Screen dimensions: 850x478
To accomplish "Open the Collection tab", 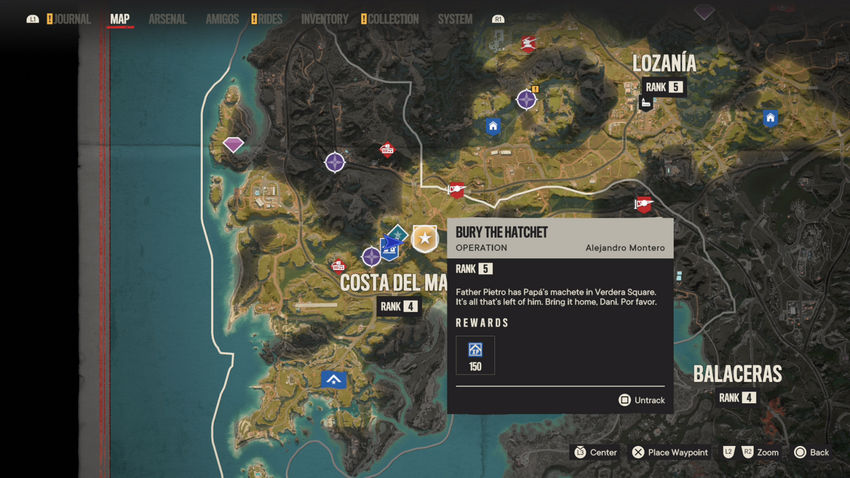I will click(393, 19).
